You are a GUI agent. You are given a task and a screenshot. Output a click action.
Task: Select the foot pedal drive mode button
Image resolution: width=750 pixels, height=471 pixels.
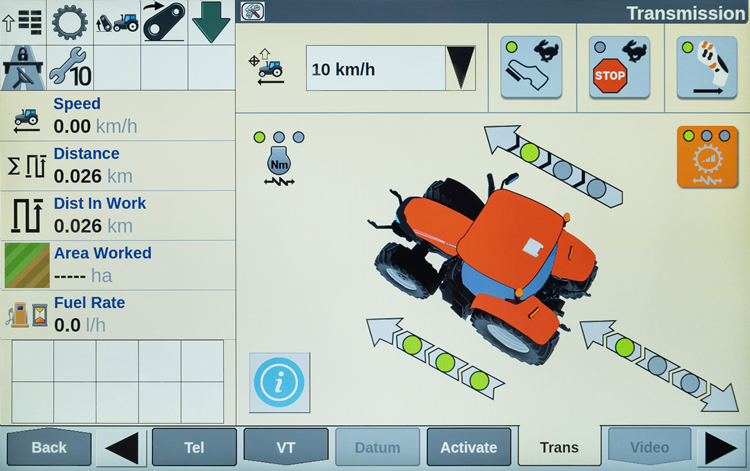click(531, 67)
